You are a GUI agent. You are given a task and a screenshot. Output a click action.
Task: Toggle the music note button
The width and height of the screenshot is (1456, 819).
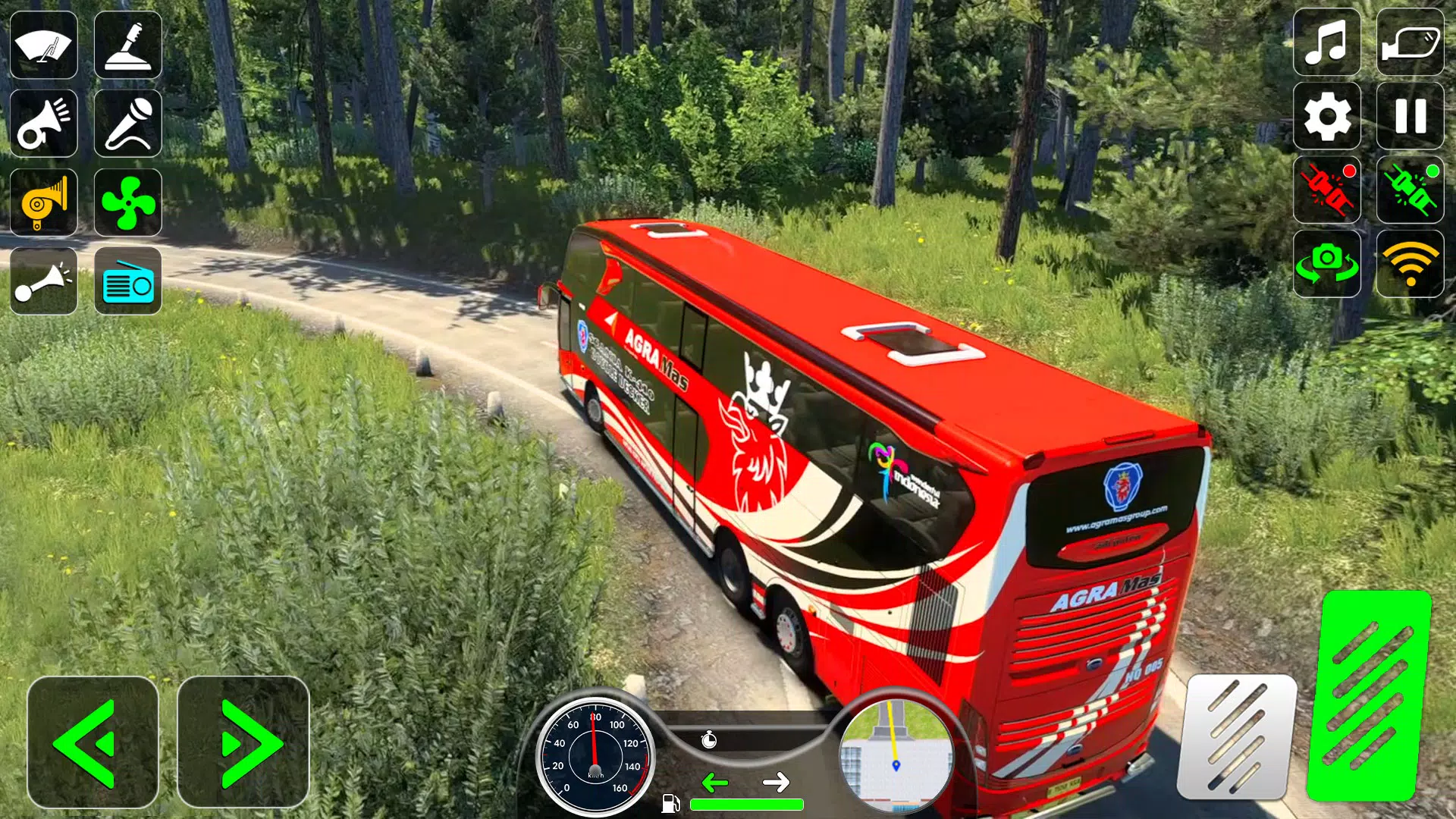click(1326, 42)
